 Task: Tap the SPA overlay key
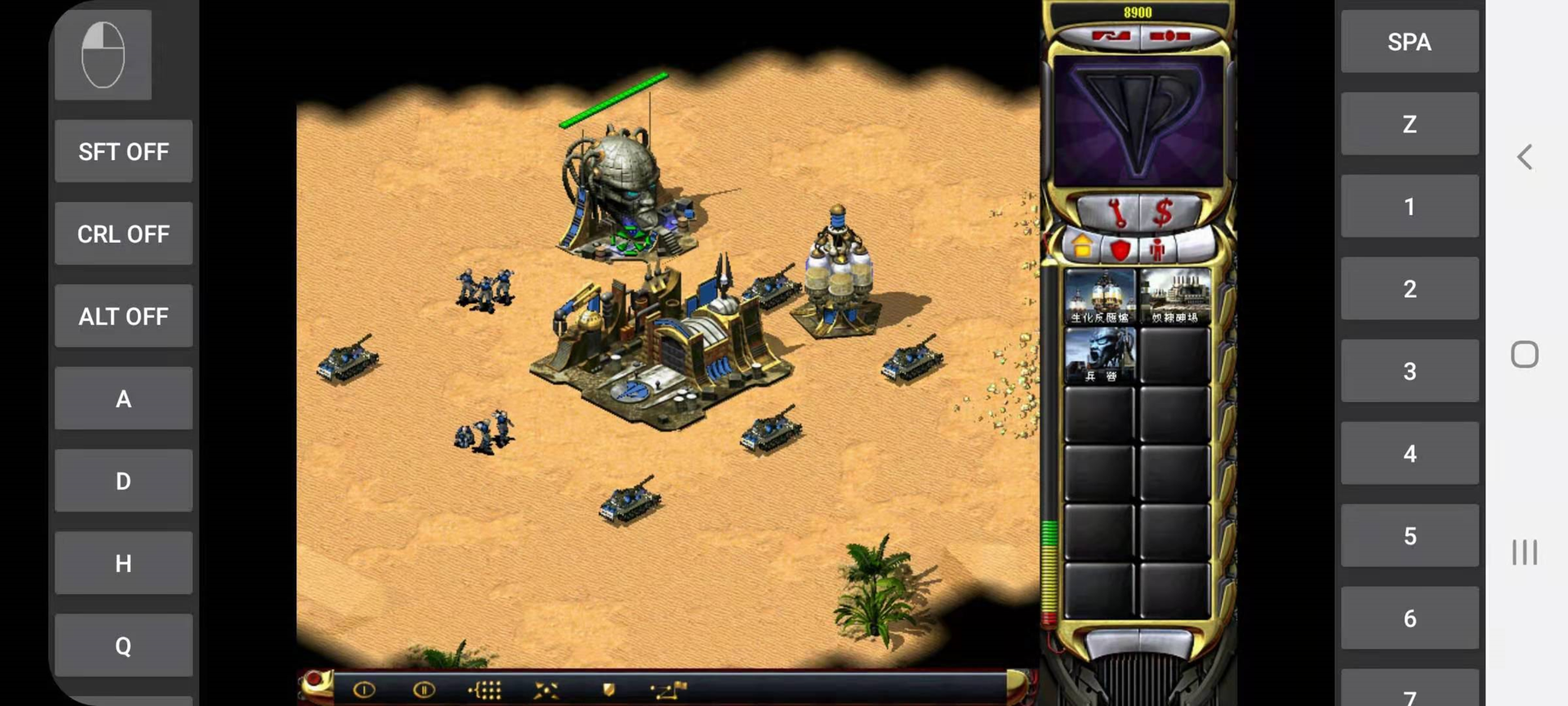tap(1409, 42)
